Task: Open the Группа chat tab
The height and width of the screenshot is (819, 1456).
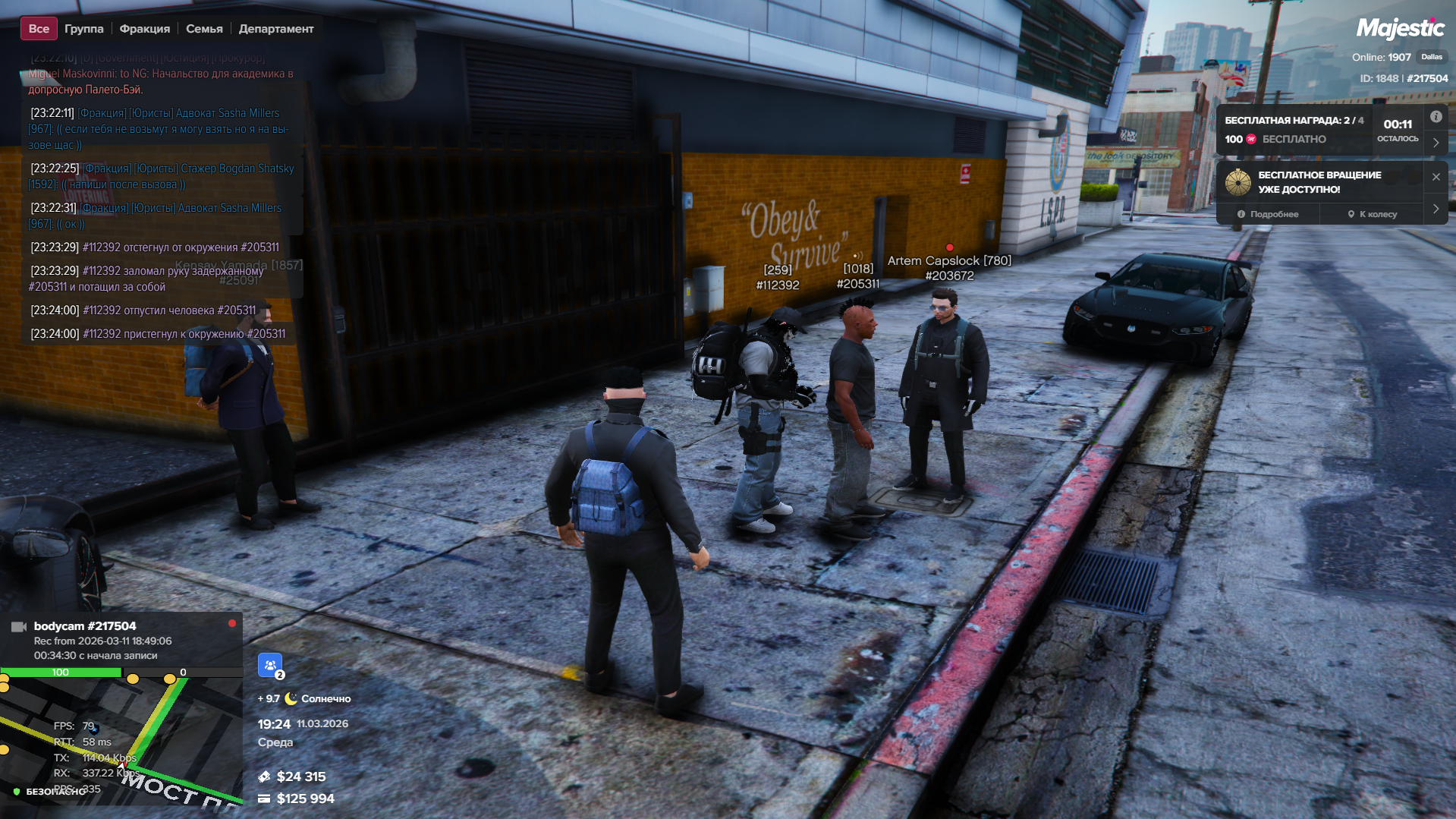Action: [83, 29]
